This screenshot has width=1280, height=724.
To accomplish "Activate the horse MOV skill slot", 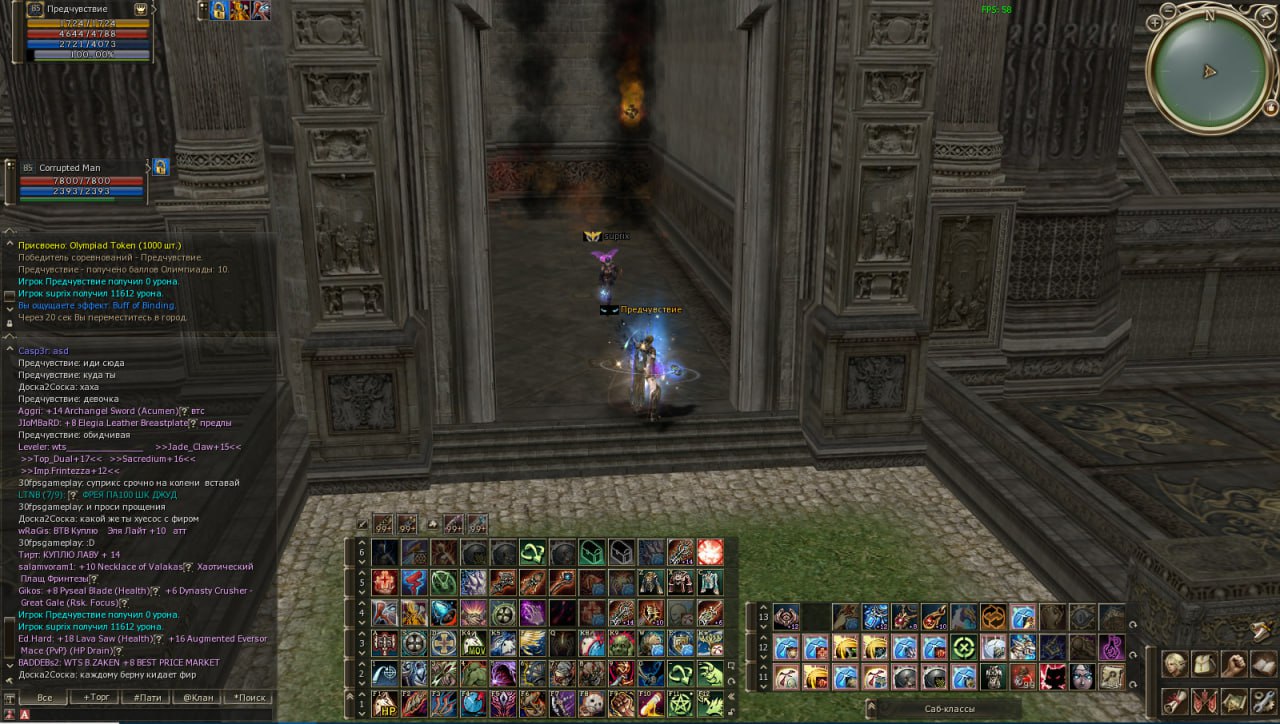I will [474, 643].
